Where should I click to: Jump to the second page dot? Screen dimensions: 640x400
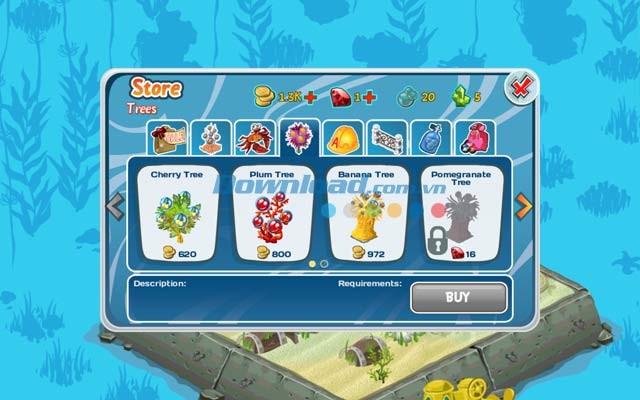click(x=325, y=264)
